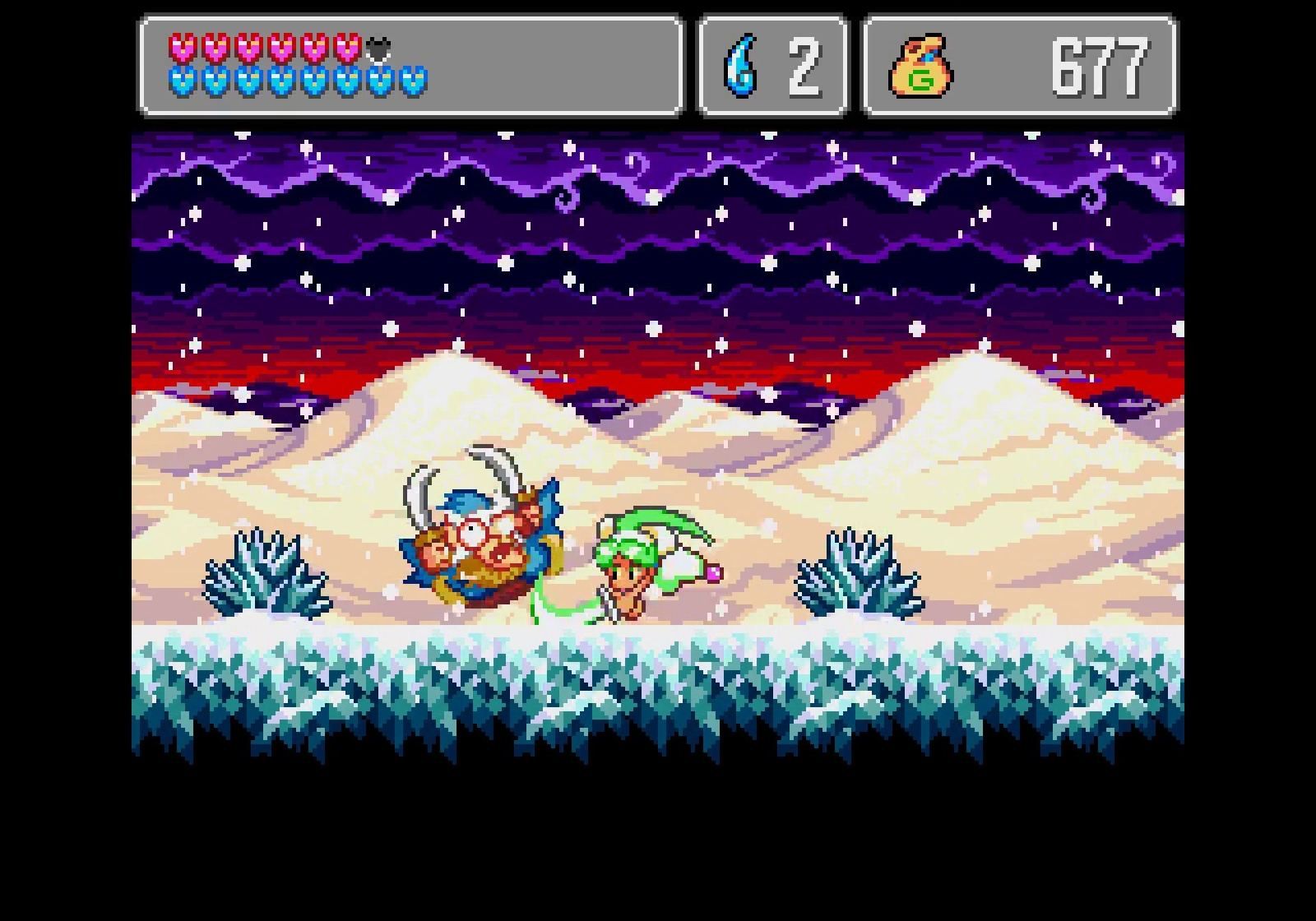Click the left ice crystal bush
This screenshot has height=921, width=1316.
point(263,576)
